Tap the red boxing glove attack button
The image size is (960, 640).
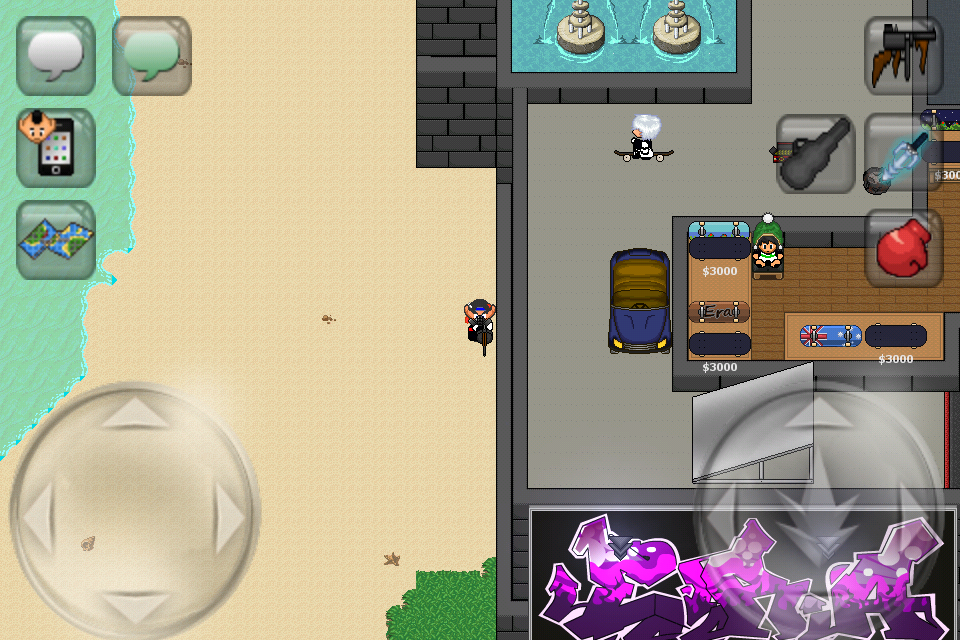pyautogui.click(x=904, y=248)
